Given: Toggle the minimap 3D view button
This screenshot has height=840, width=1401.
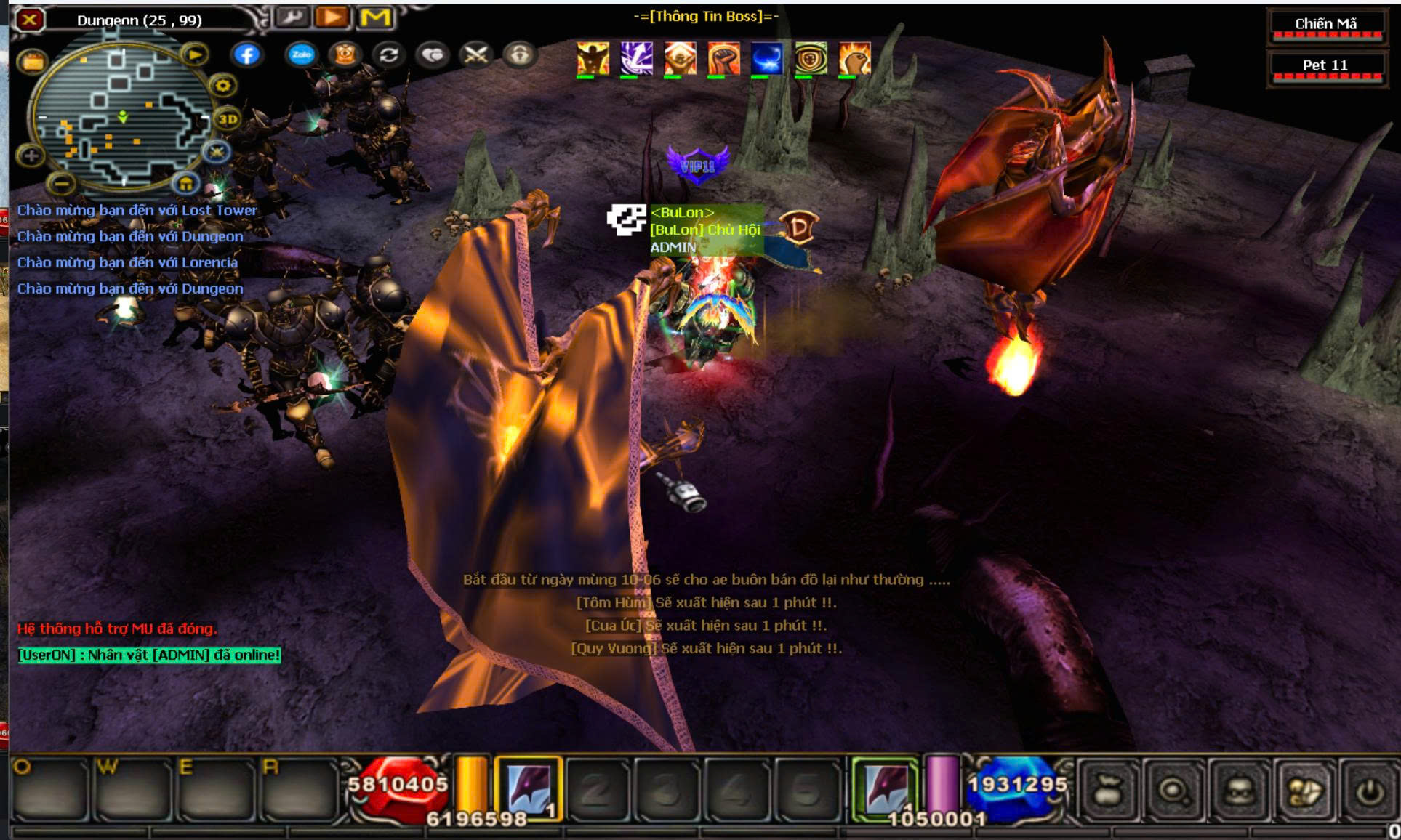Looking at the screenshot, I should coord(228,119).
